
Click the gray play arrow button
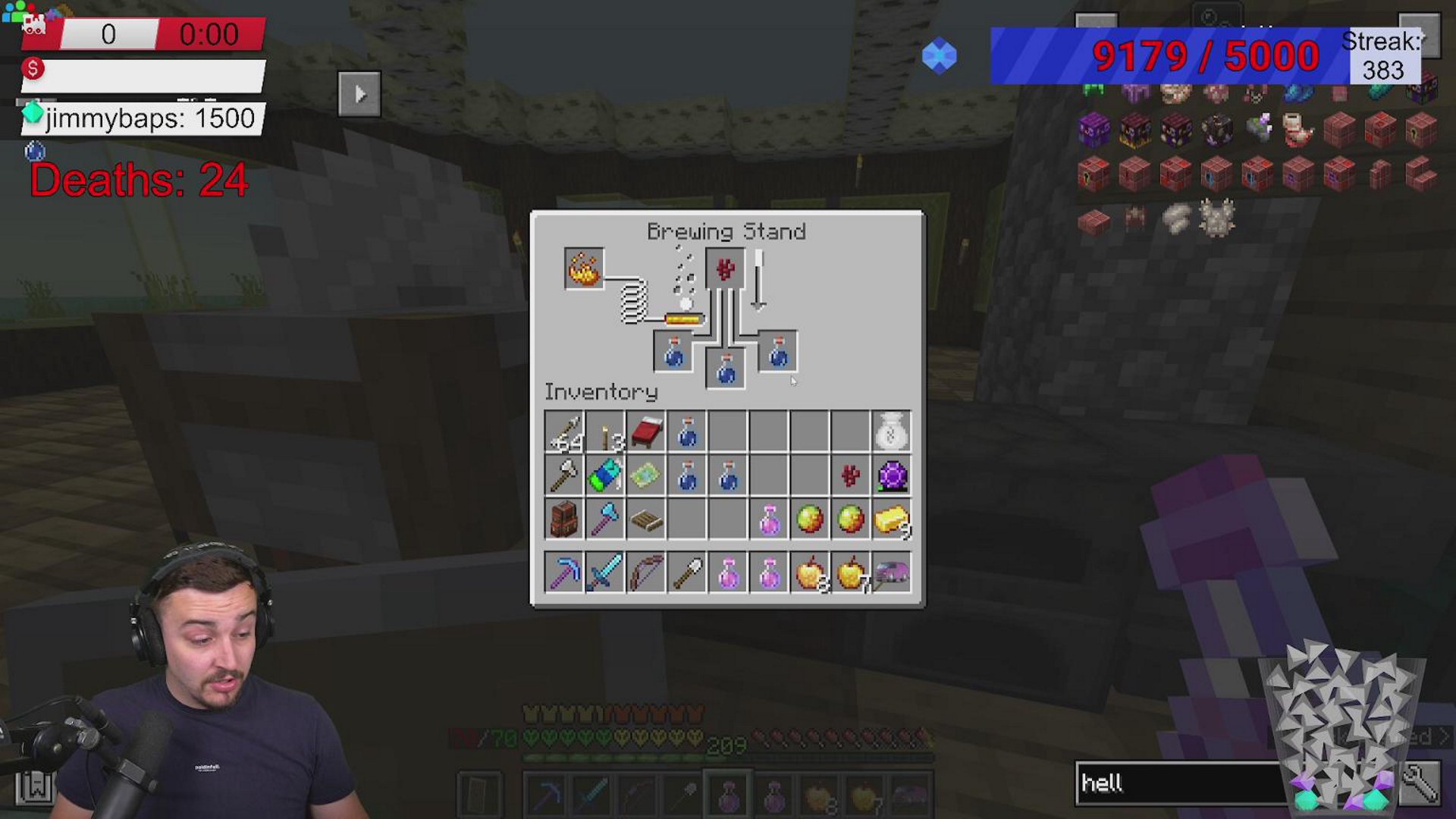pos(359,94)
